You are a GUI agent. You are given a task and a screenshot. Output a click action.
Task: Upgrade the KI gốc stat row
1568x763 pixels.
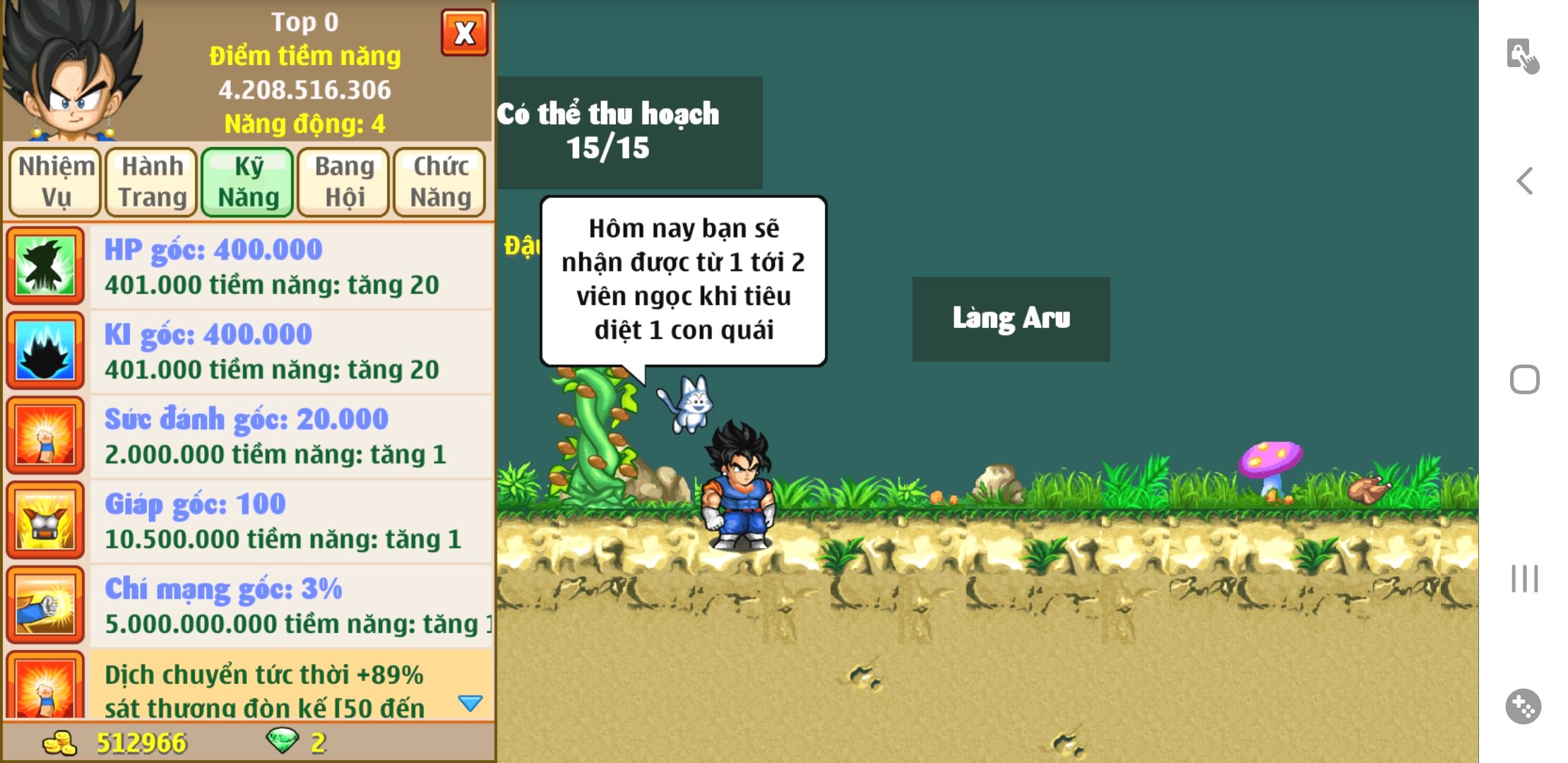290,351
